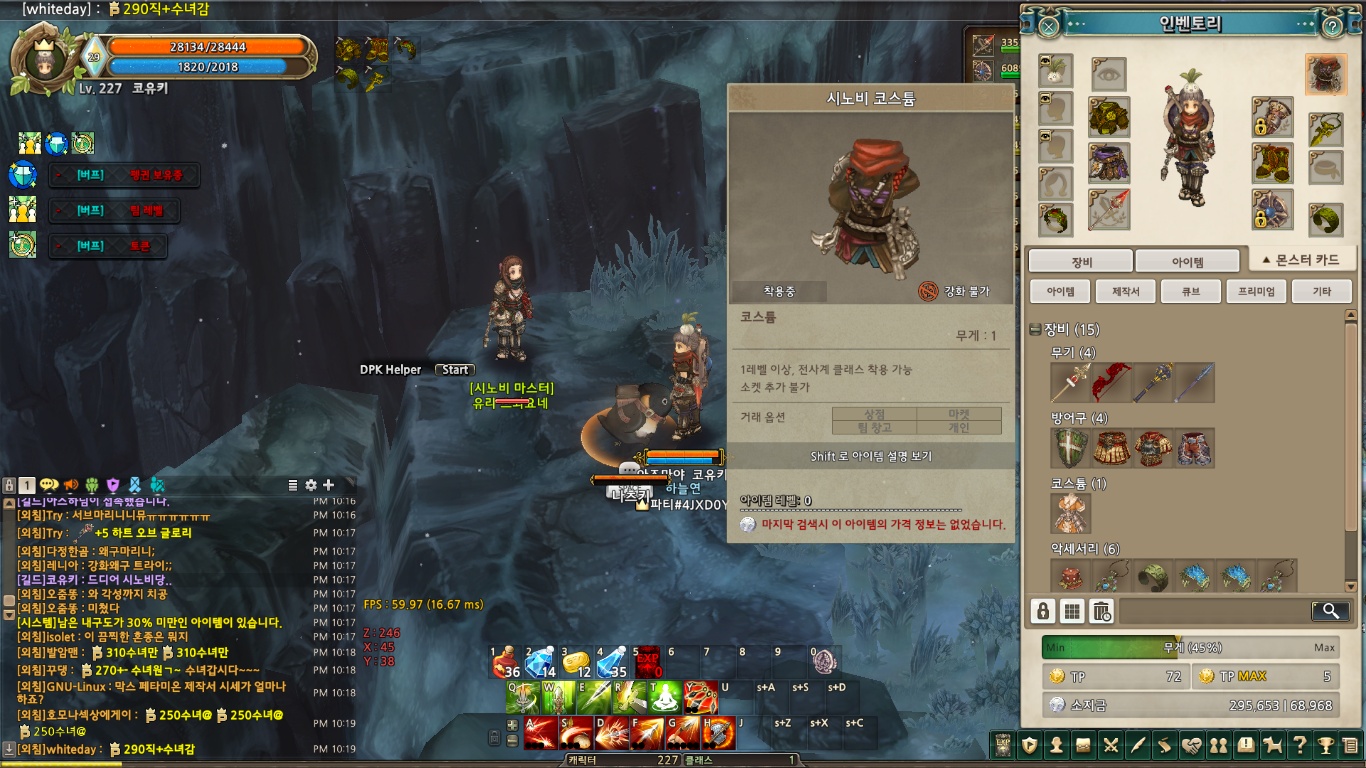Open the inventory trash bin button
The image size is (1366, 768).
(1101, 610)
